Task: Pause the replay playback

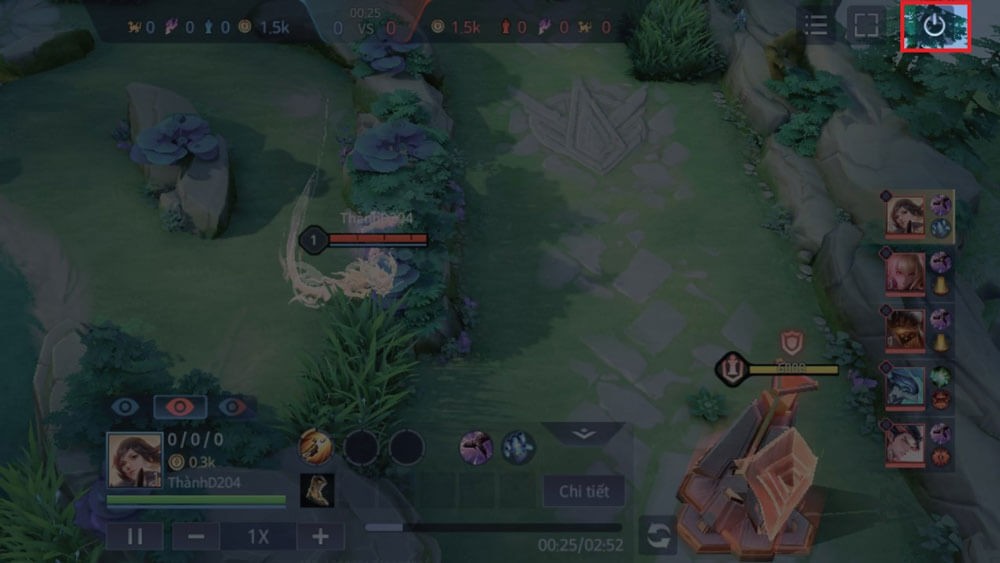Action: pyautogui.click(x=135, y=536)
